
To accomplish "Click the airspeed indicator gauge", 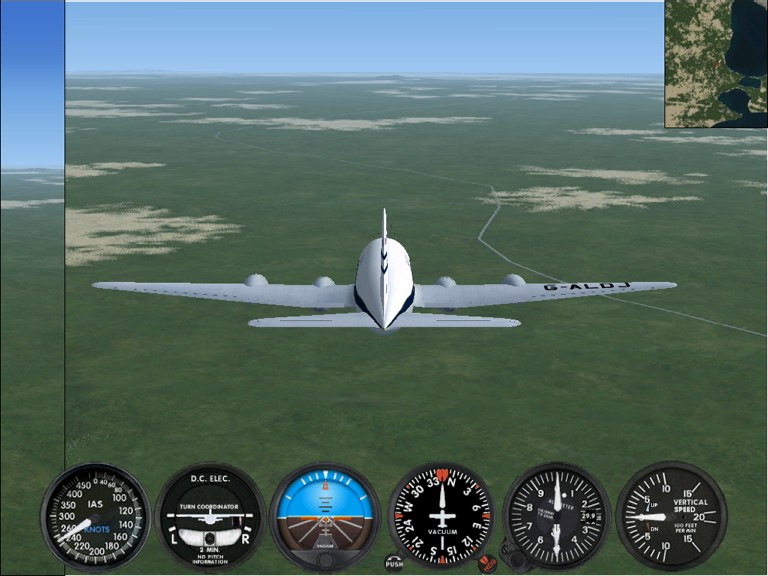I will point(95,516).
